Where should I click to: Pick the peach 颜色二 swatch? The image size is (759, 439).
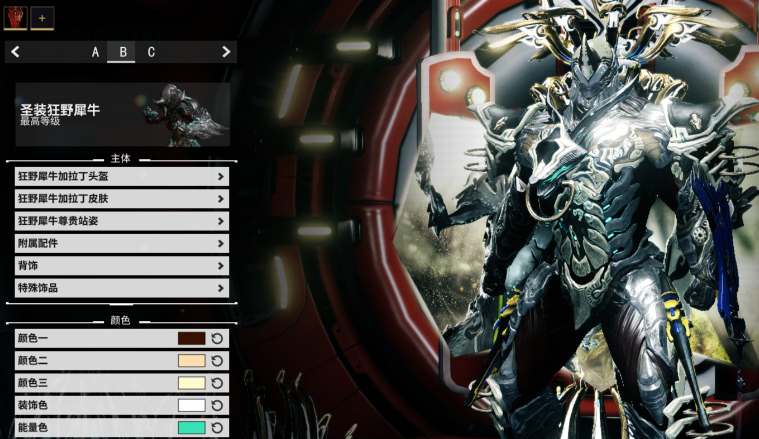tap(191, 361)
